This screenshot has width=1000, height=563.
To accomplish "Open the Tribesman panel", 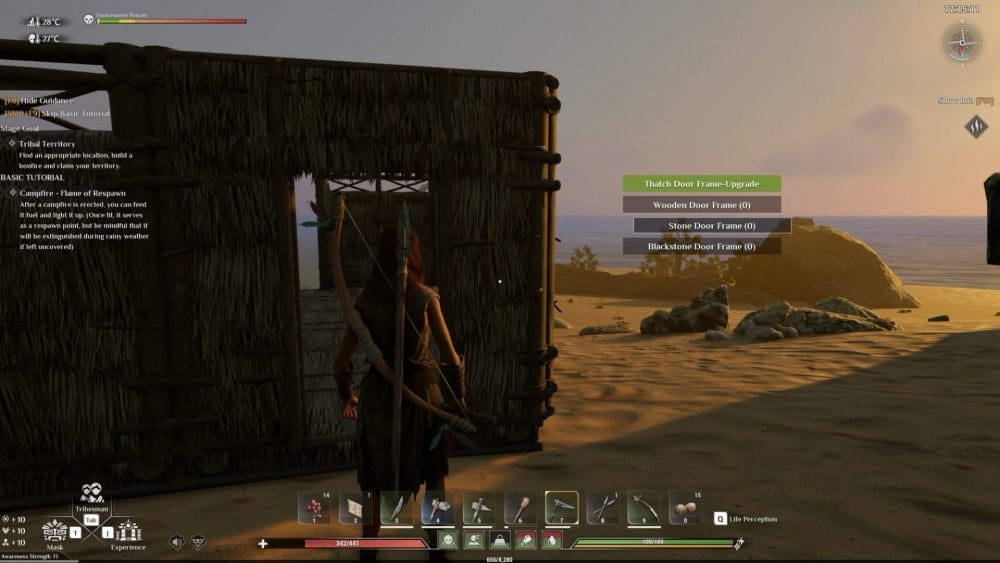I will (x=91, y=494).
